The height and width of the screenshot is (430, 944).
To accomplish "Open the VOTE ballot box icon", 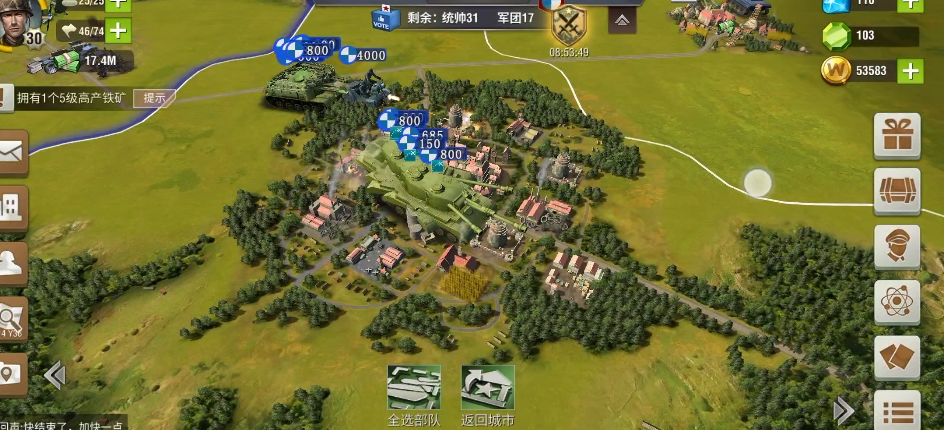I will [x=381, y=17].
